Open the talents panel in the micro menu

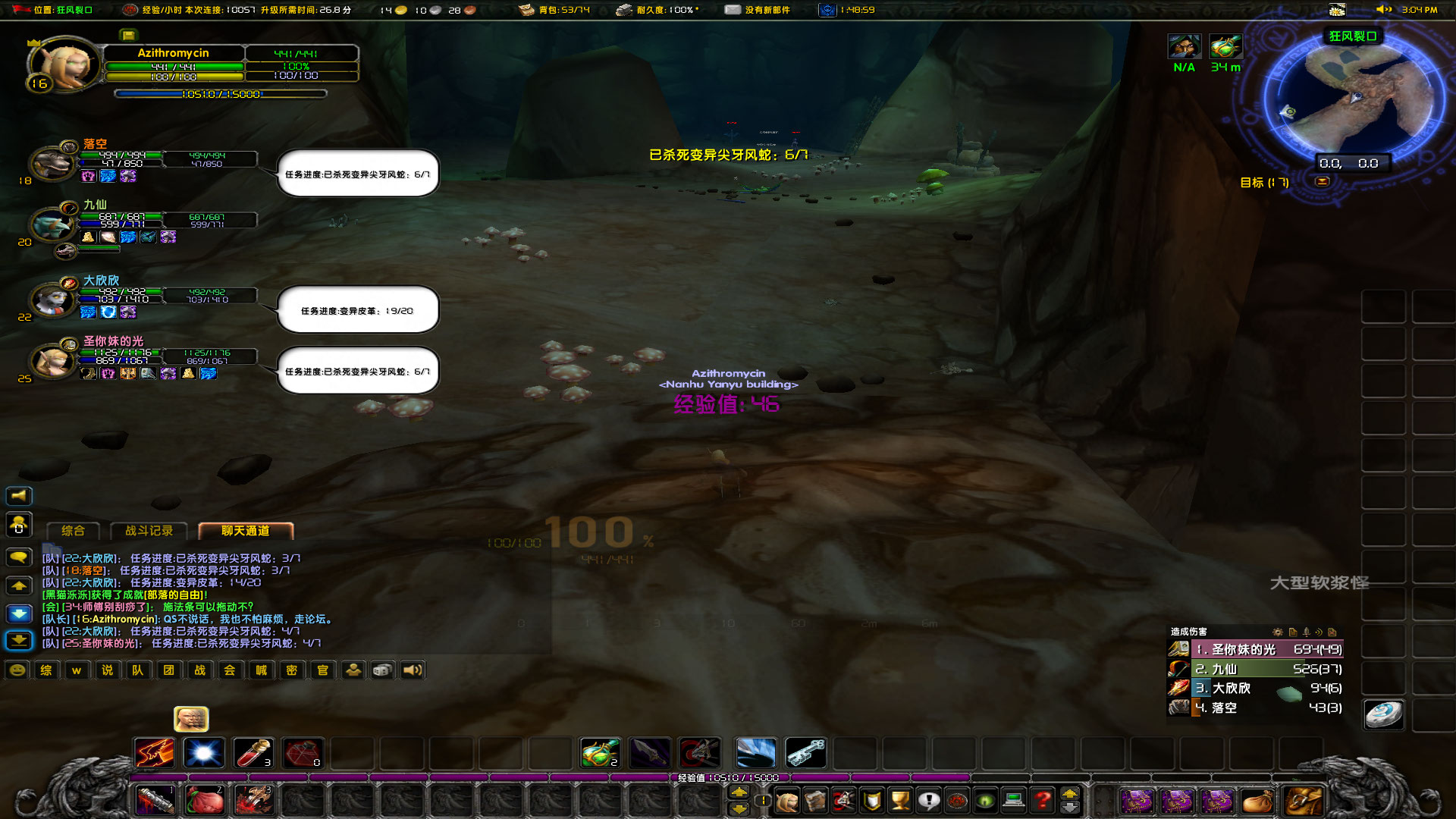pos(845,800)
